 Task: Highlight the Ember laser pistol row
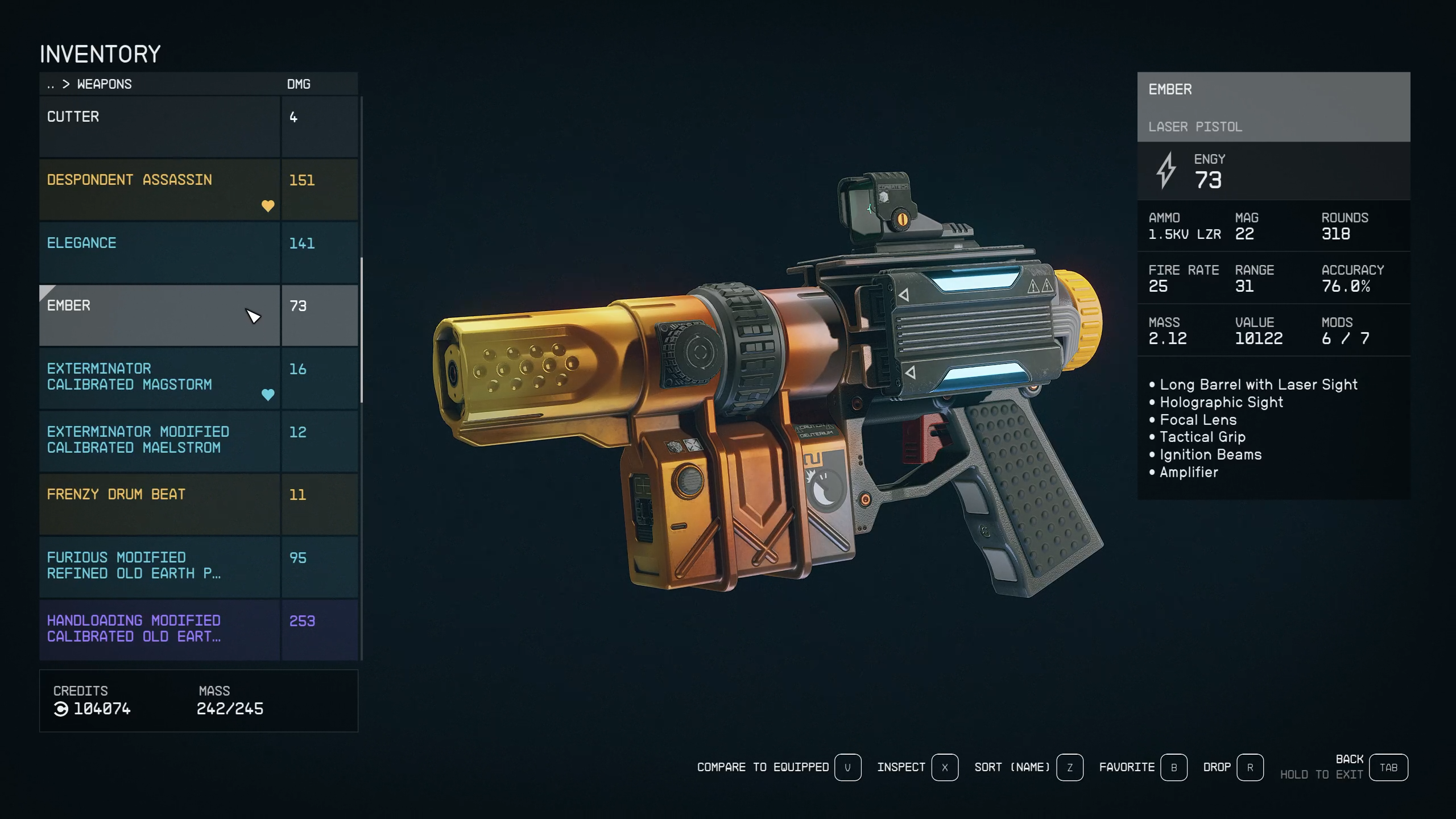[159, 315]
